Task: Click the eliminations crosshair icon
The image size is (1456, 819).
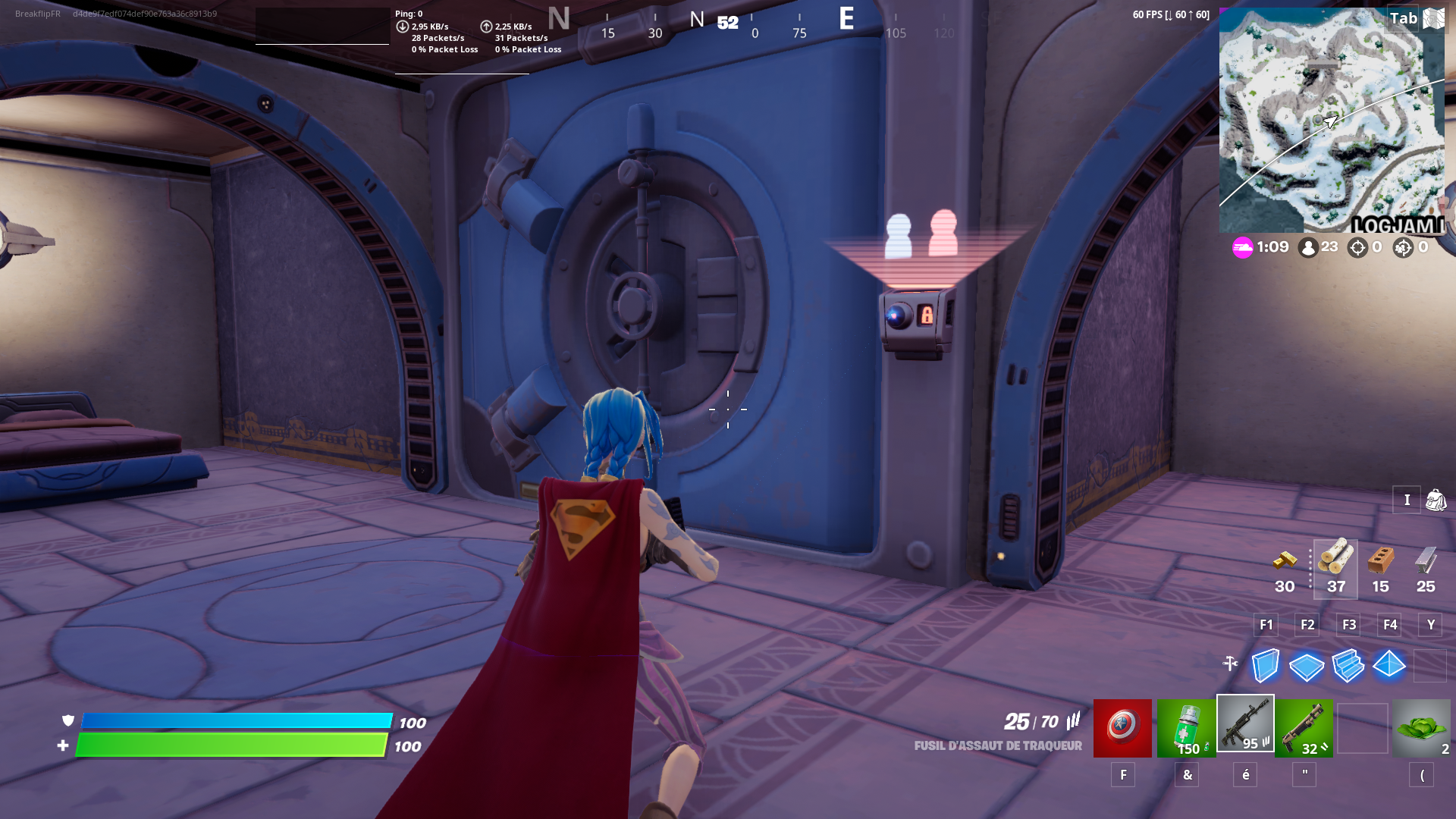Action: (x=1357, y=247)
